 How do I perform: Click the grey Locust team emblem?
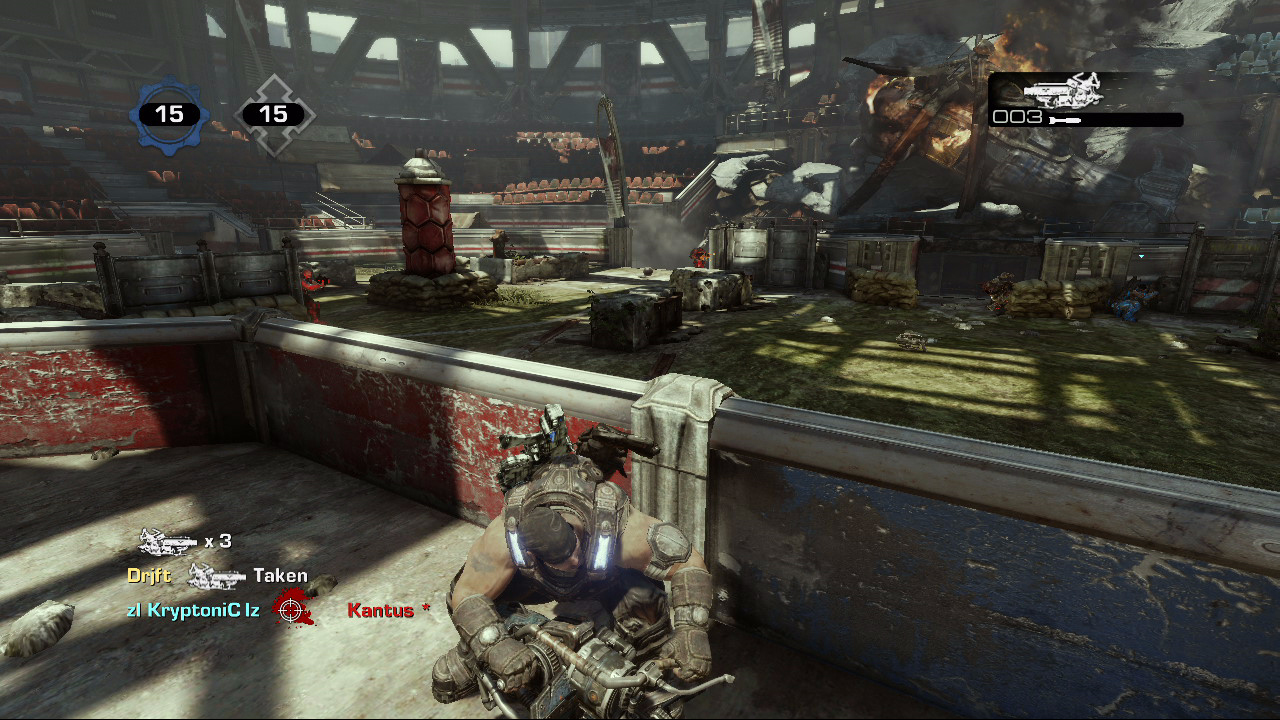pos(273,115)
